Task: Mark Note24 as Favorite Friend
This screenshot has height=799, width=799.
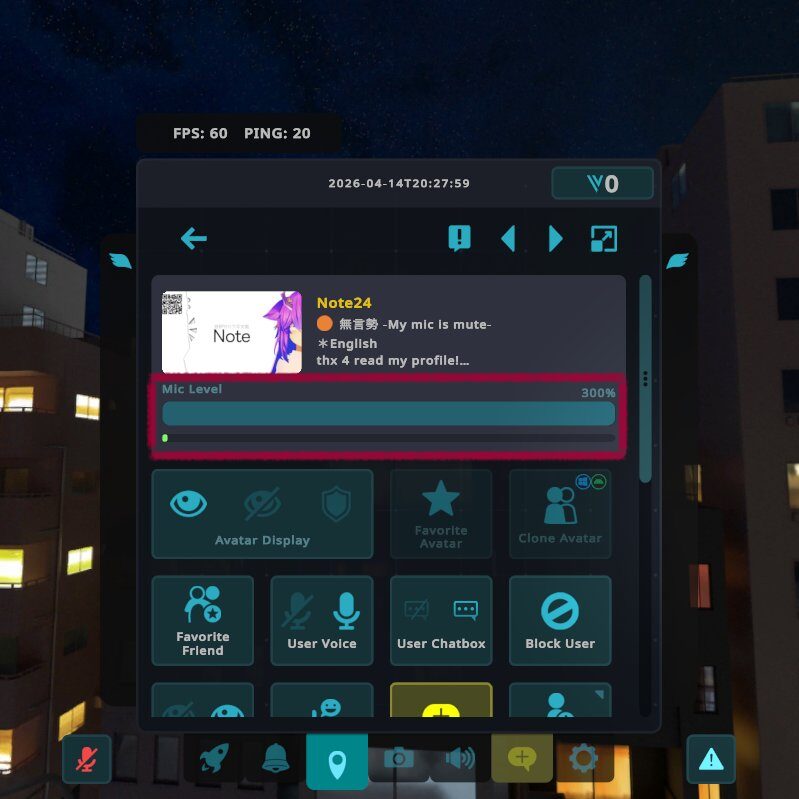Action: pyautogui.click(x=203, y=620)
